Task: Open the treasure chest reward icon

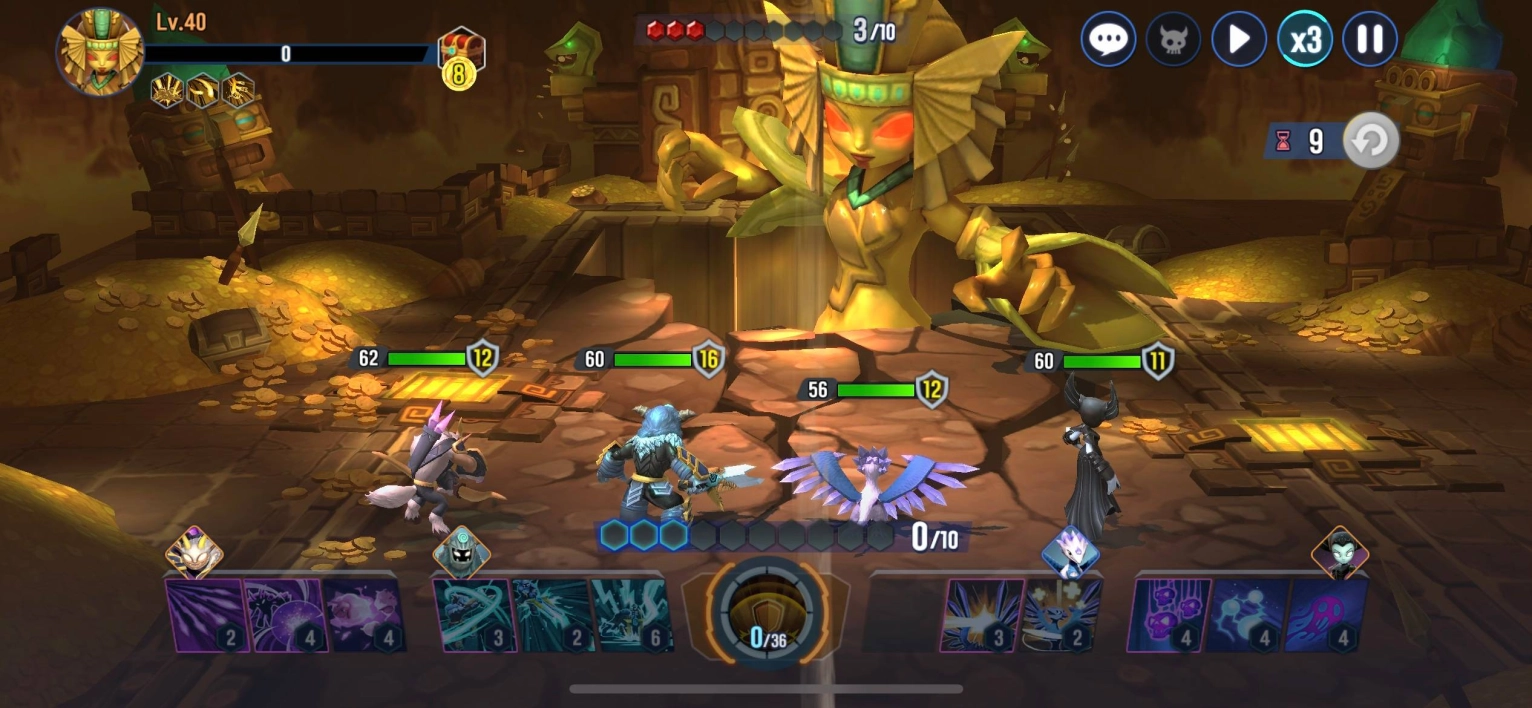Action: 461,50
